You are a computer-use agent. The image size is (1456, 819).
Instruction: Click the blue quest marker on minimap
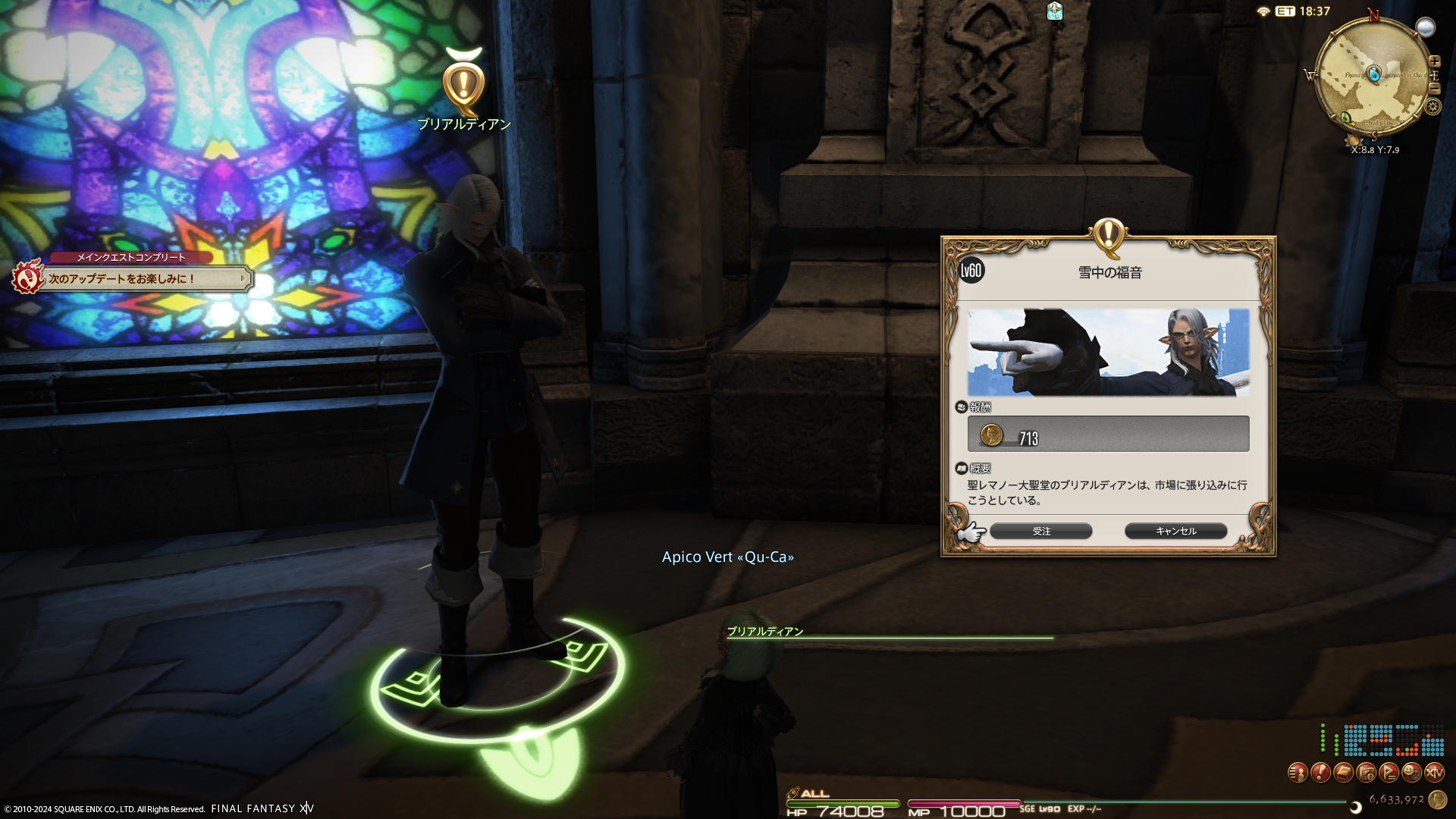coord(1373,74)
